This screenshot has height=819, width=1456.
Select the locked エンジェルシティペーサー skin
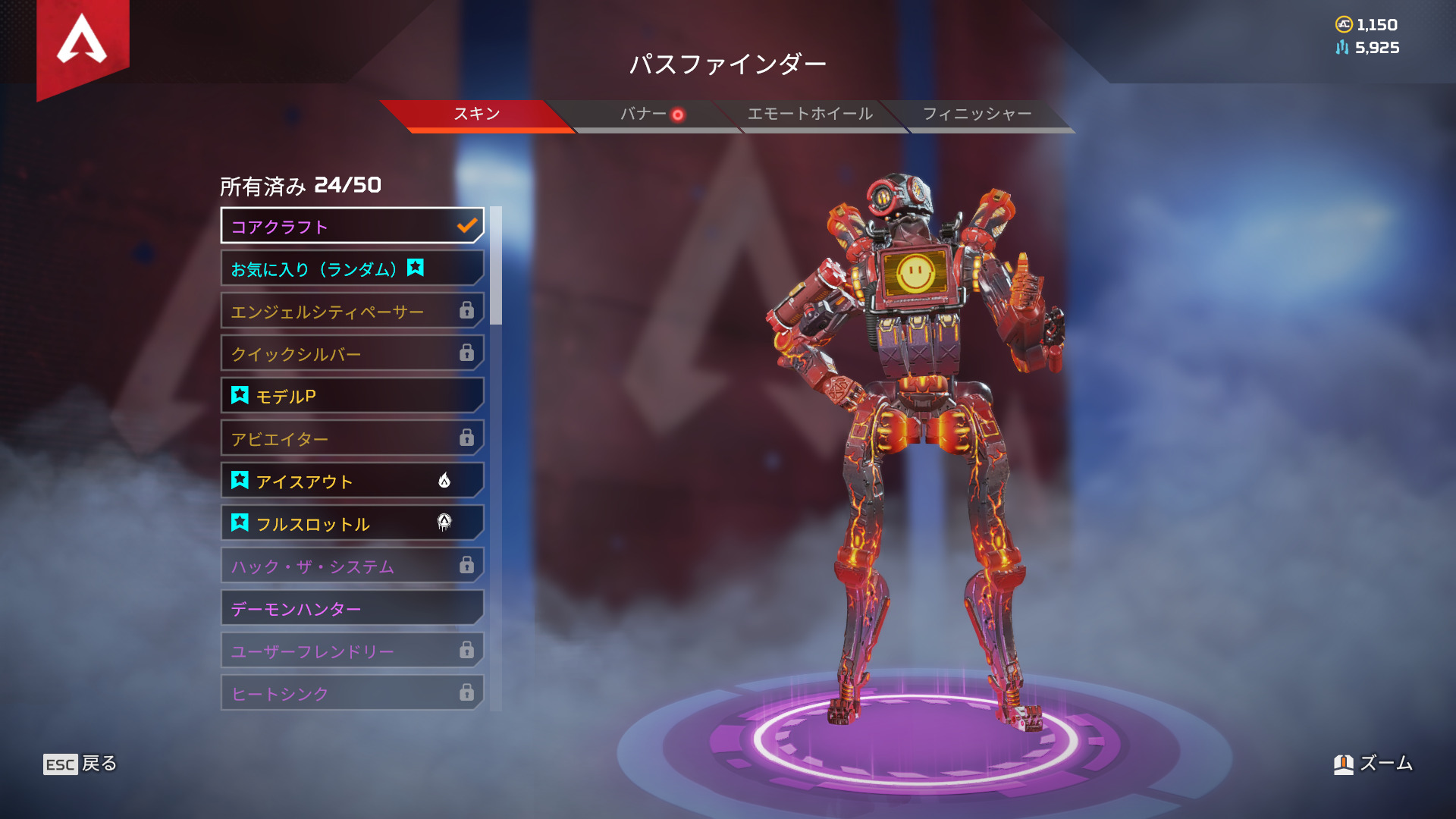pos(352,311)
